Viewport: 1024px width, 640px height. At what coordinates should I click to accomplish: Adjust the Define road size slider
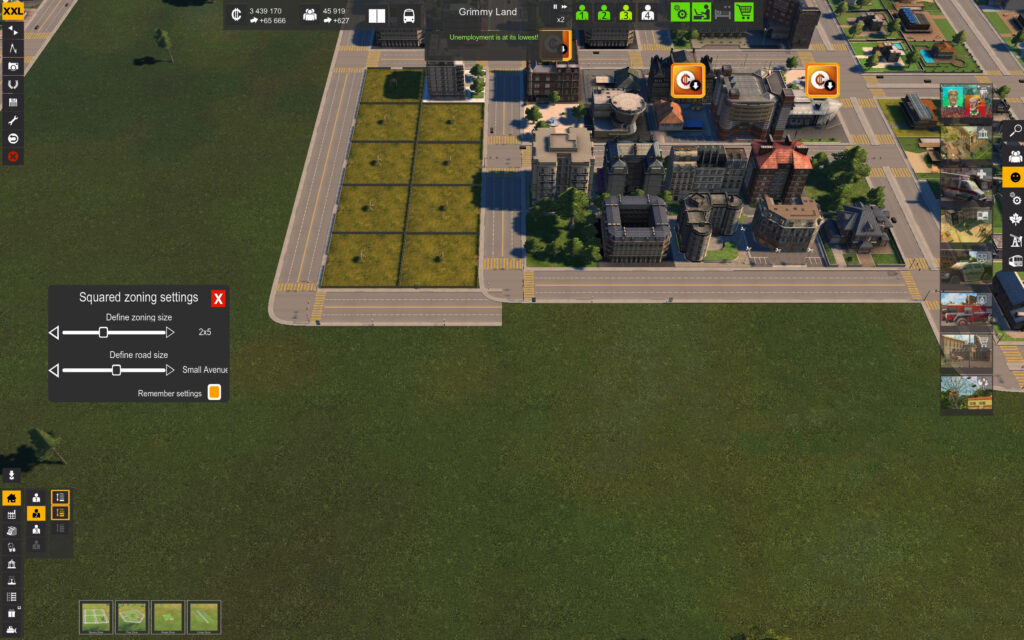[x=116, y=370]
